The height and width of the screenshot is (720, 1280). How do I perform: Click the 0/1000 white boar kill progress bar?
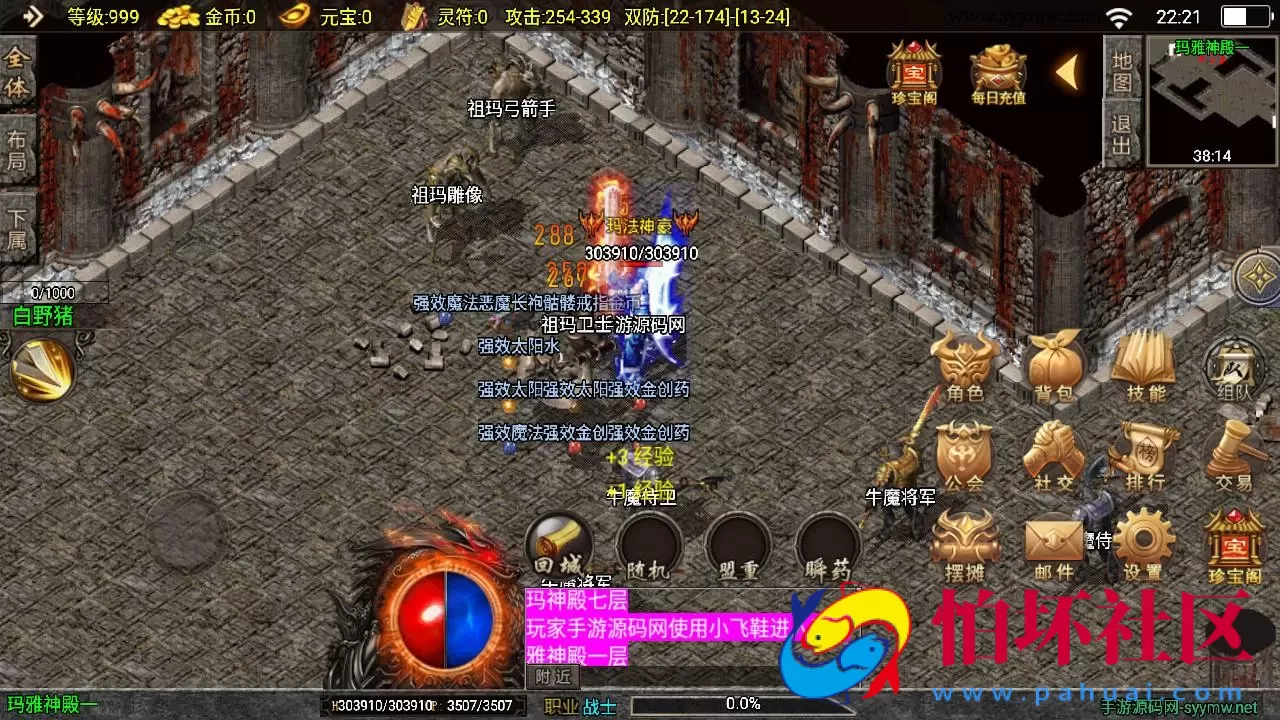[55, 292]
